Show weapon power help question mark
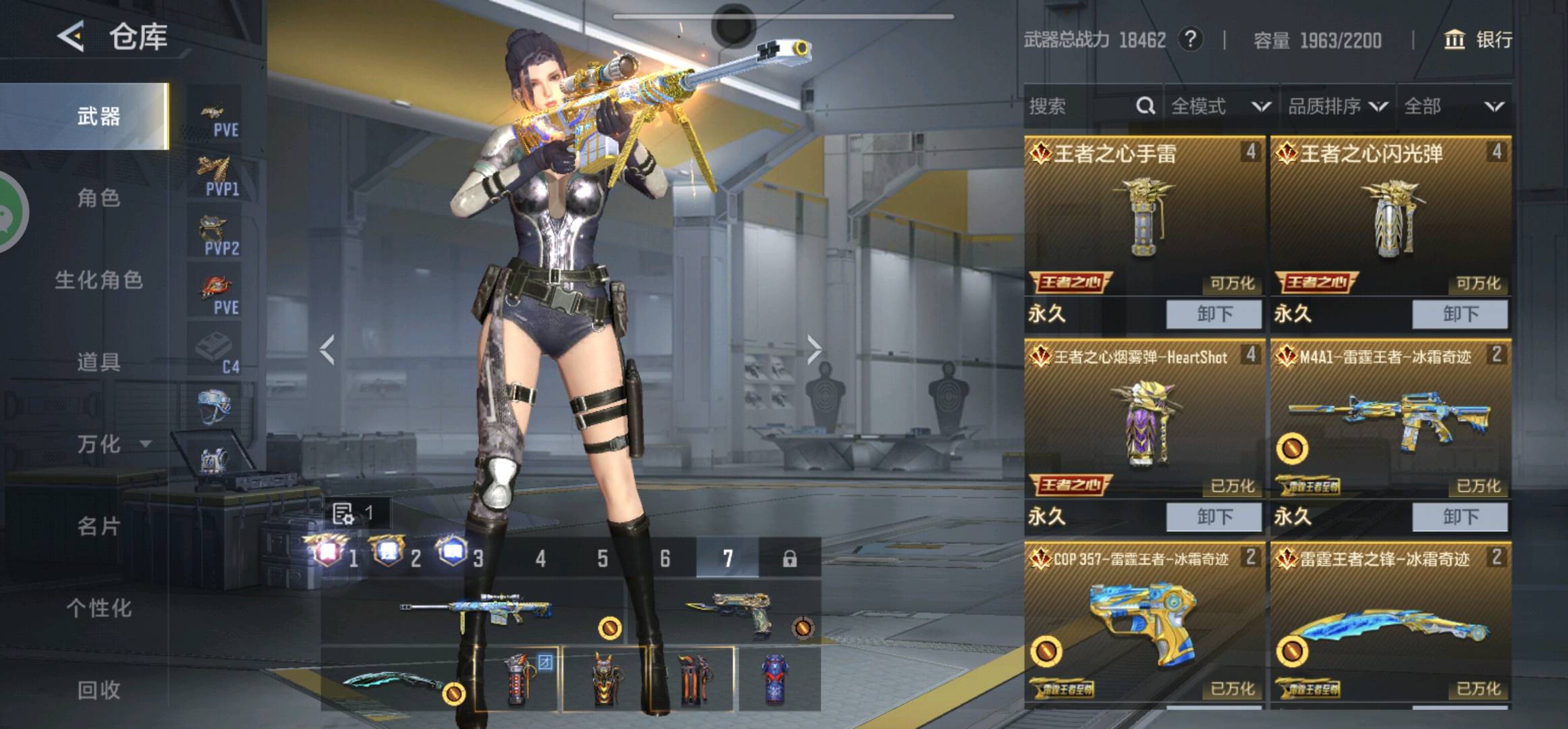This screenshot has width=1568, height=729. [1190, 40]
